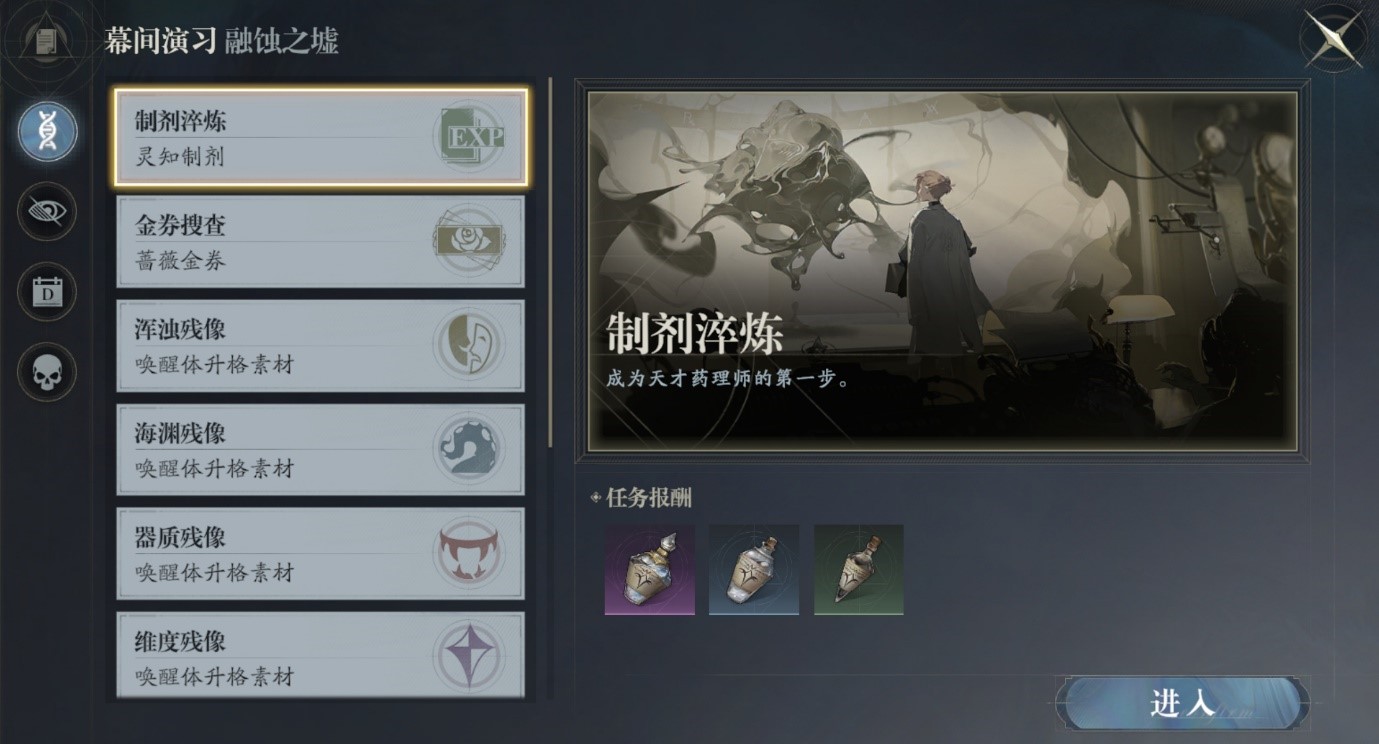Select the fanged emblem on 器质残像

point(470,554)
